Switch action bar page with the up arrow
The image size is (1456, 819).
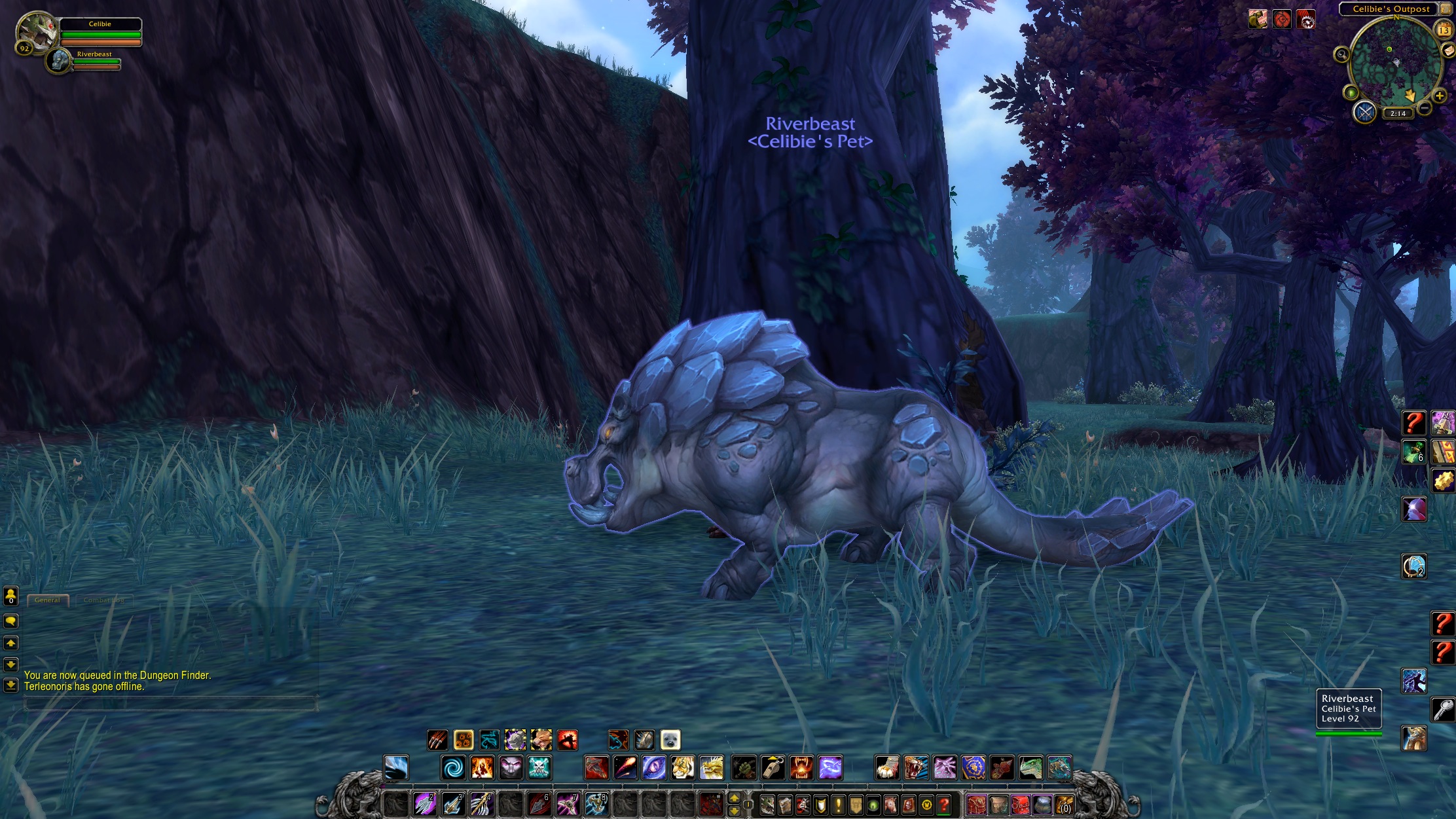pyautogui.click(x=734, y=799)
